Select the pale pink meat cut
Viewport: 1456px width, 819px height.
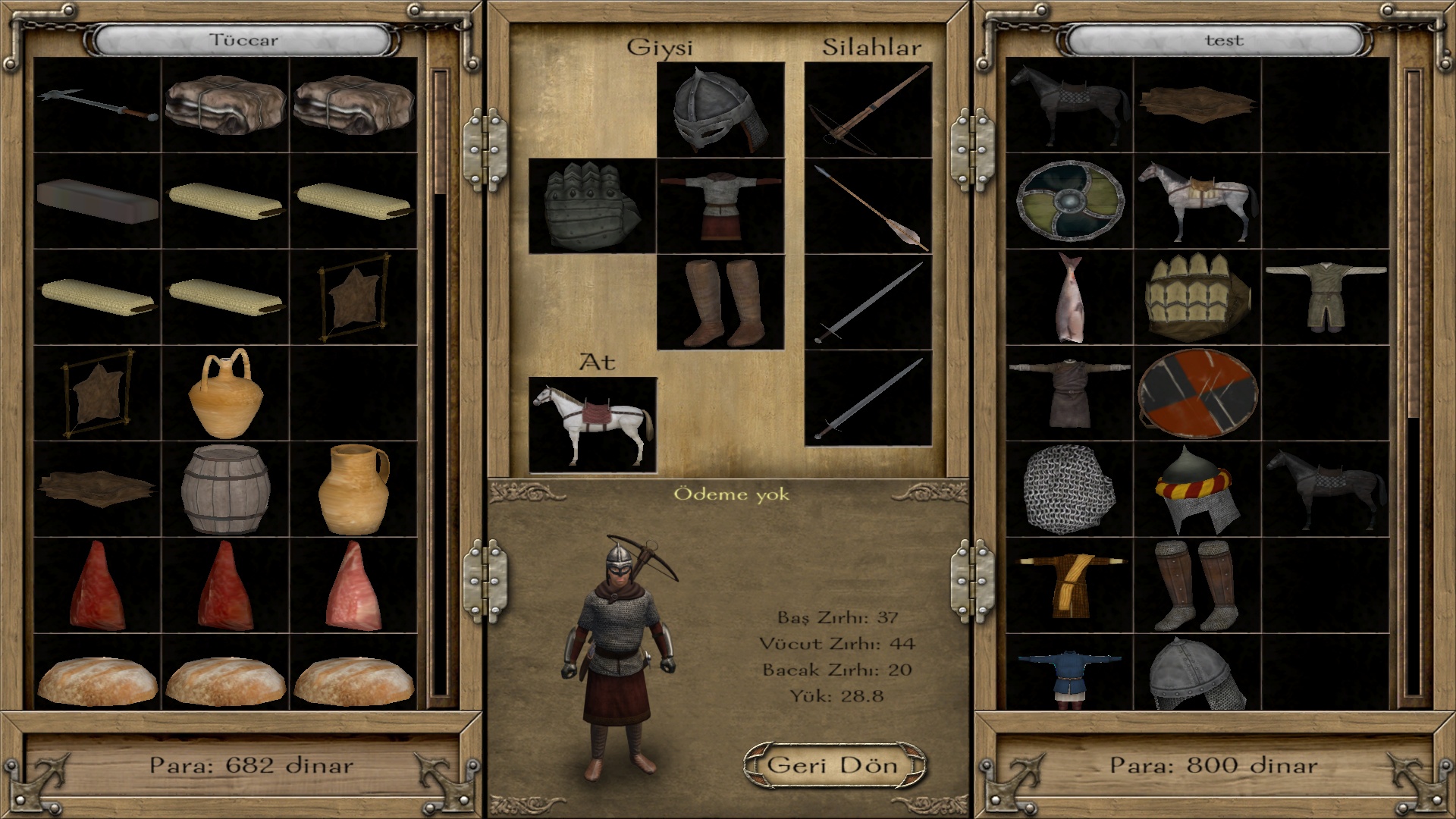point(353,585)
